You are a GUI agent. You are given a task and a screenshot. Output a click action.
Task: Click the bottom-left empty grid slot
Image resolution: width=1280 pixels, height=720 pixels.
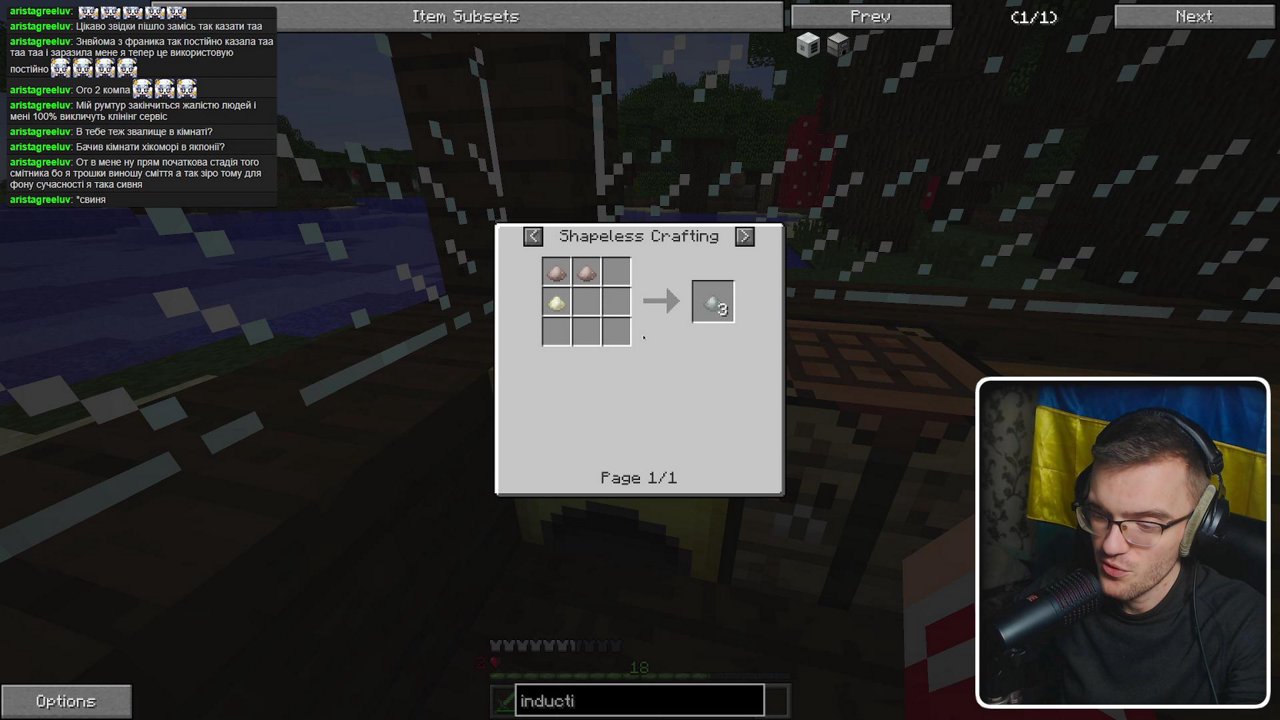[x=556, y=330]
